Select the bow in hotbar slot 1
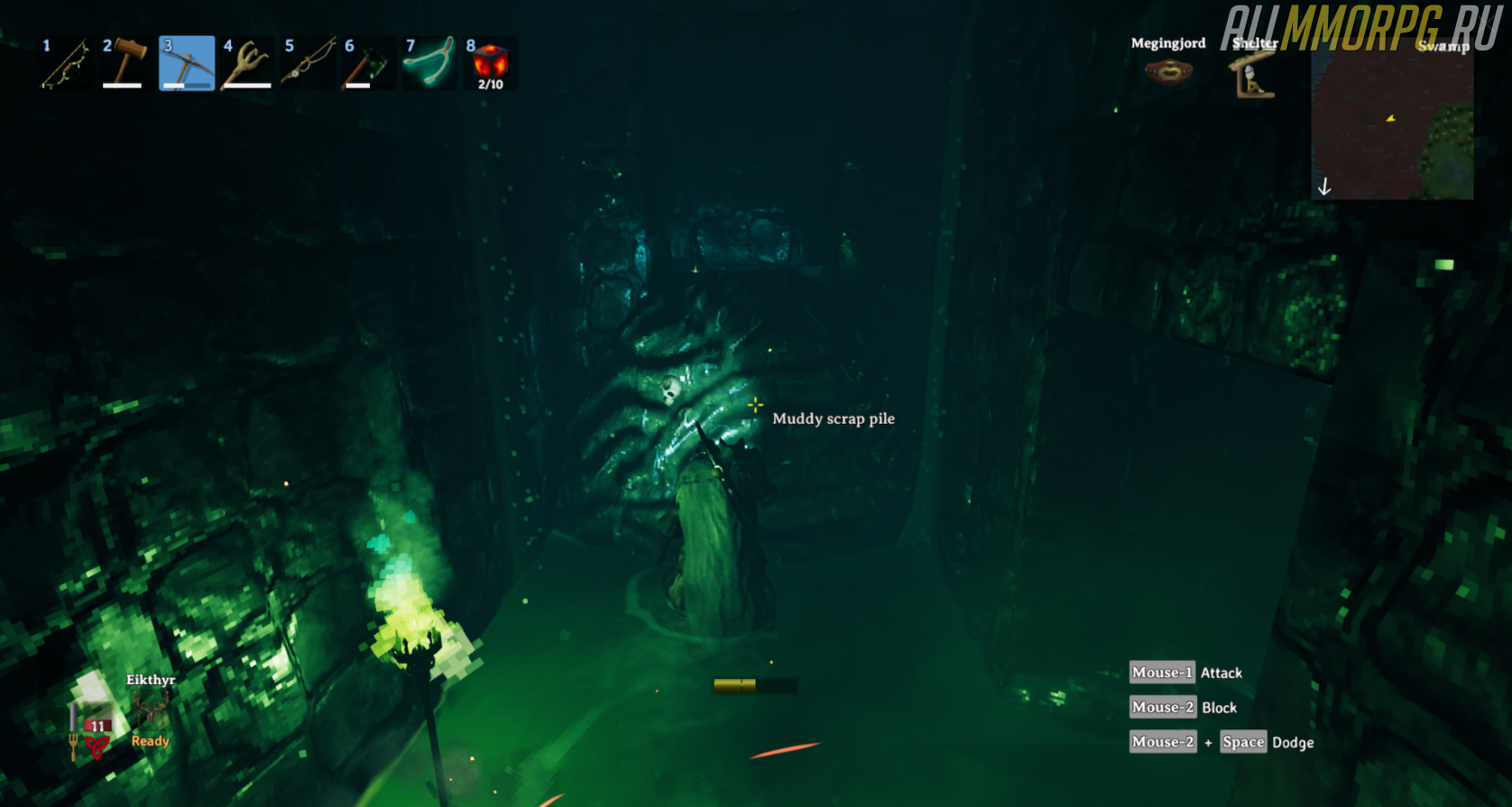 [65, 63]
